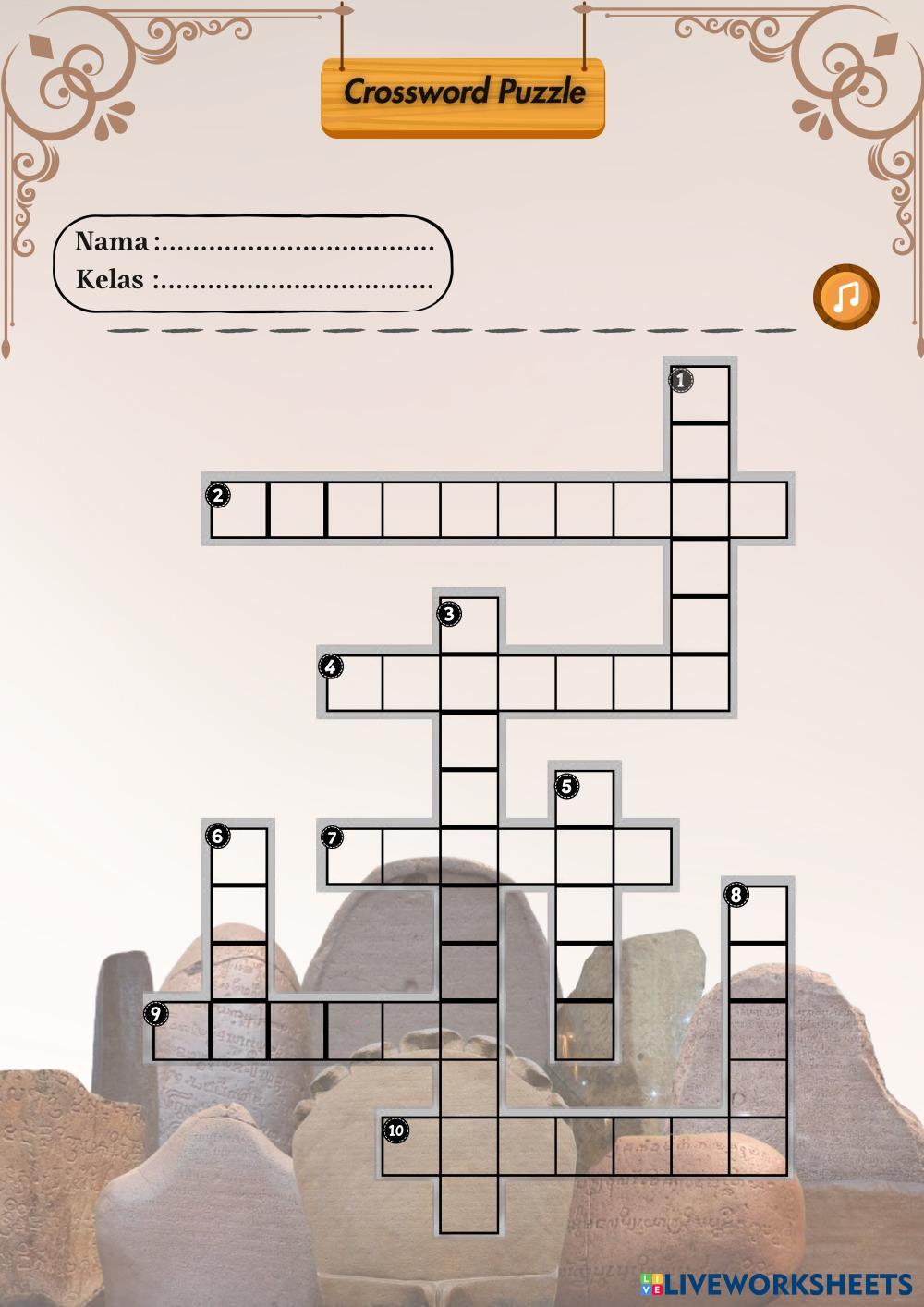This screenshot has height=1307, width=924.
Task: Choose the starting cell of clue 7
Action: 354,857
